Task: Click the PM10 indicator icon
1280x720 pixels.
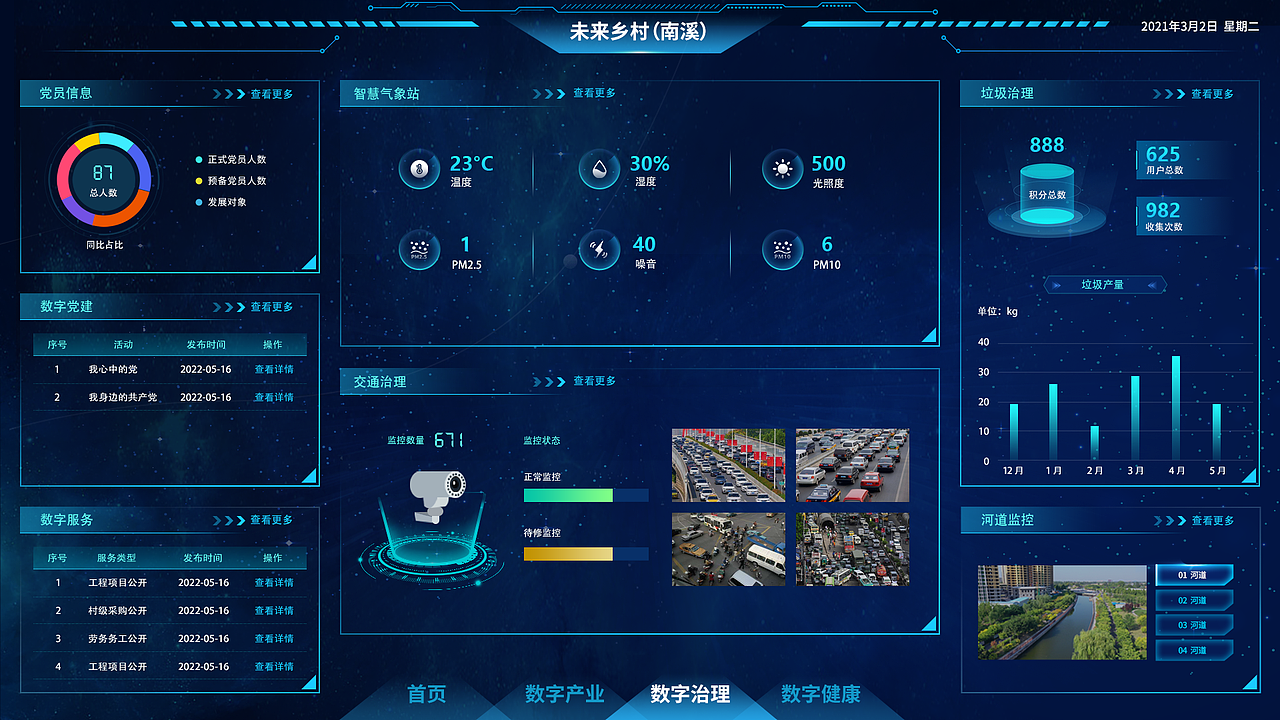Action: pos(780,250)
